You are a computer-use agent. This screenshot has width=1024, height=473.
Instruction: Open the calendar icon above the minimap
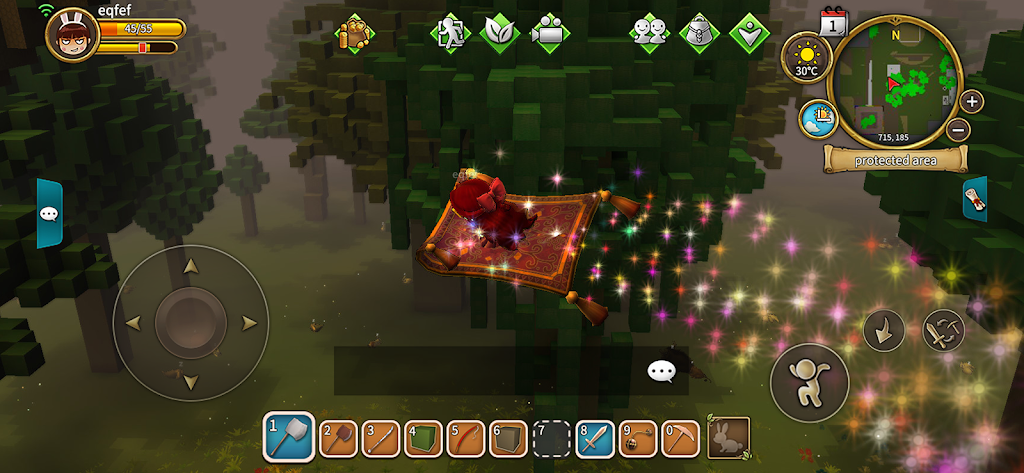pos(833,22)
